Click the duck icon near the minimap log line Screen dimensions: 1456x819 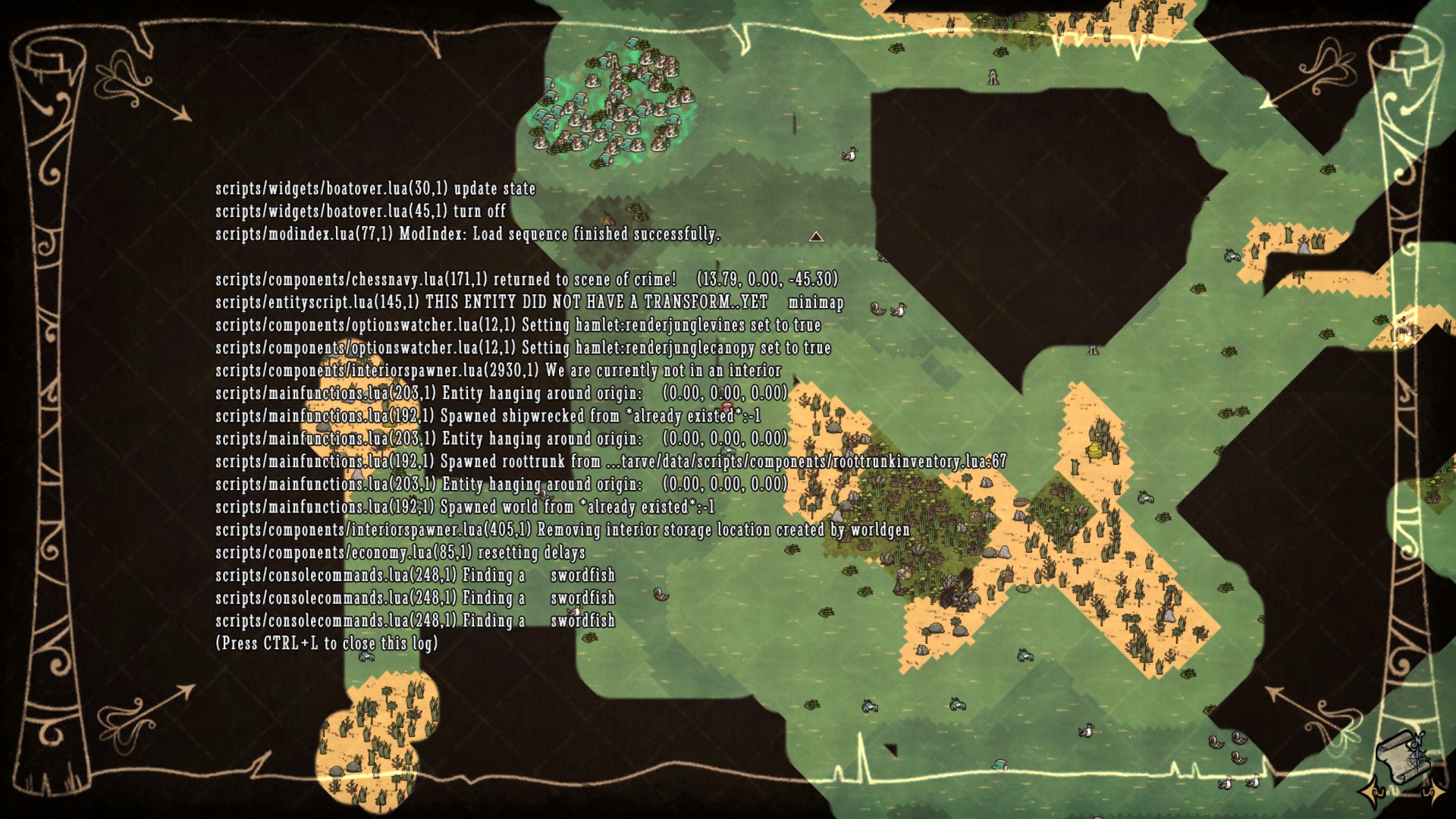pos(879,310)
